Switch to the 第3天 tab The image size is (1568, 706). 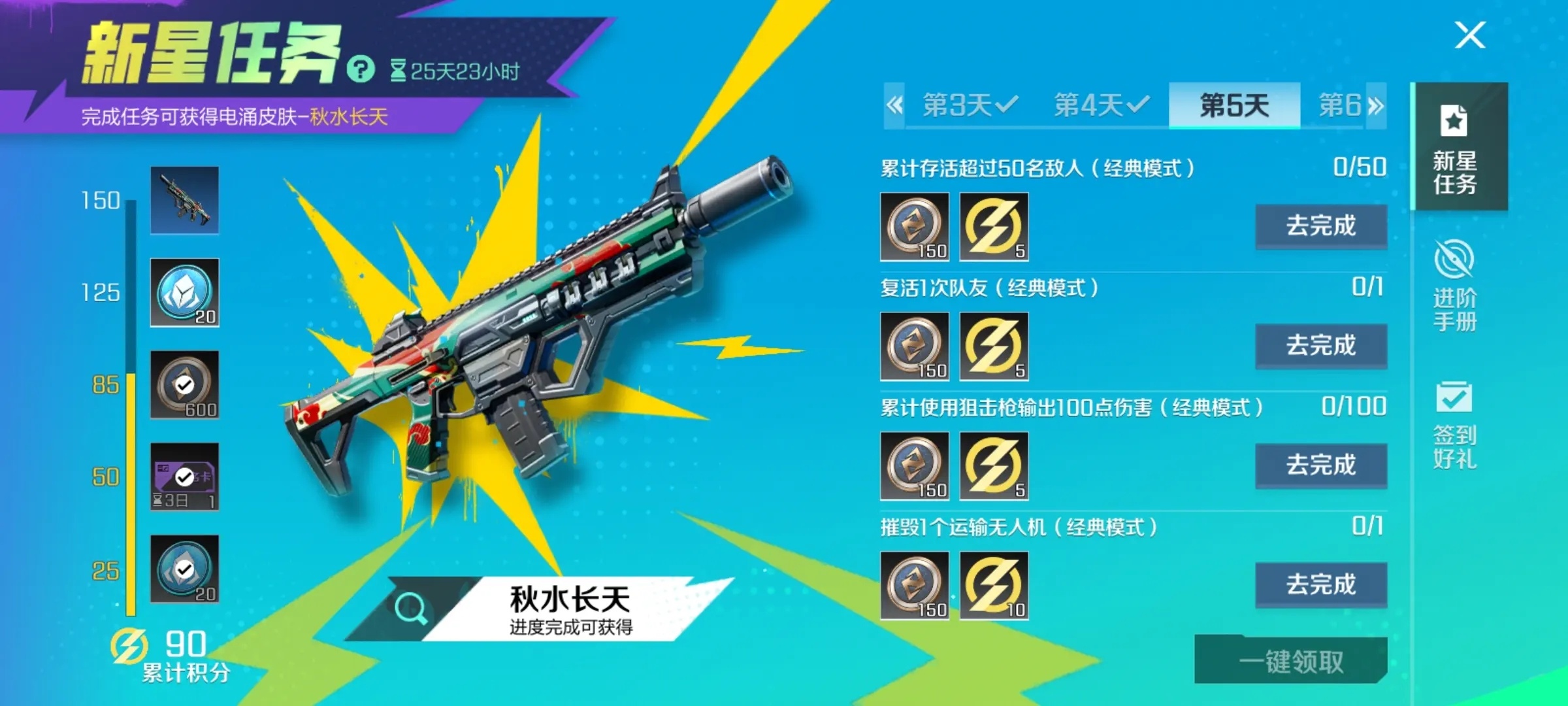coord(970,105)
